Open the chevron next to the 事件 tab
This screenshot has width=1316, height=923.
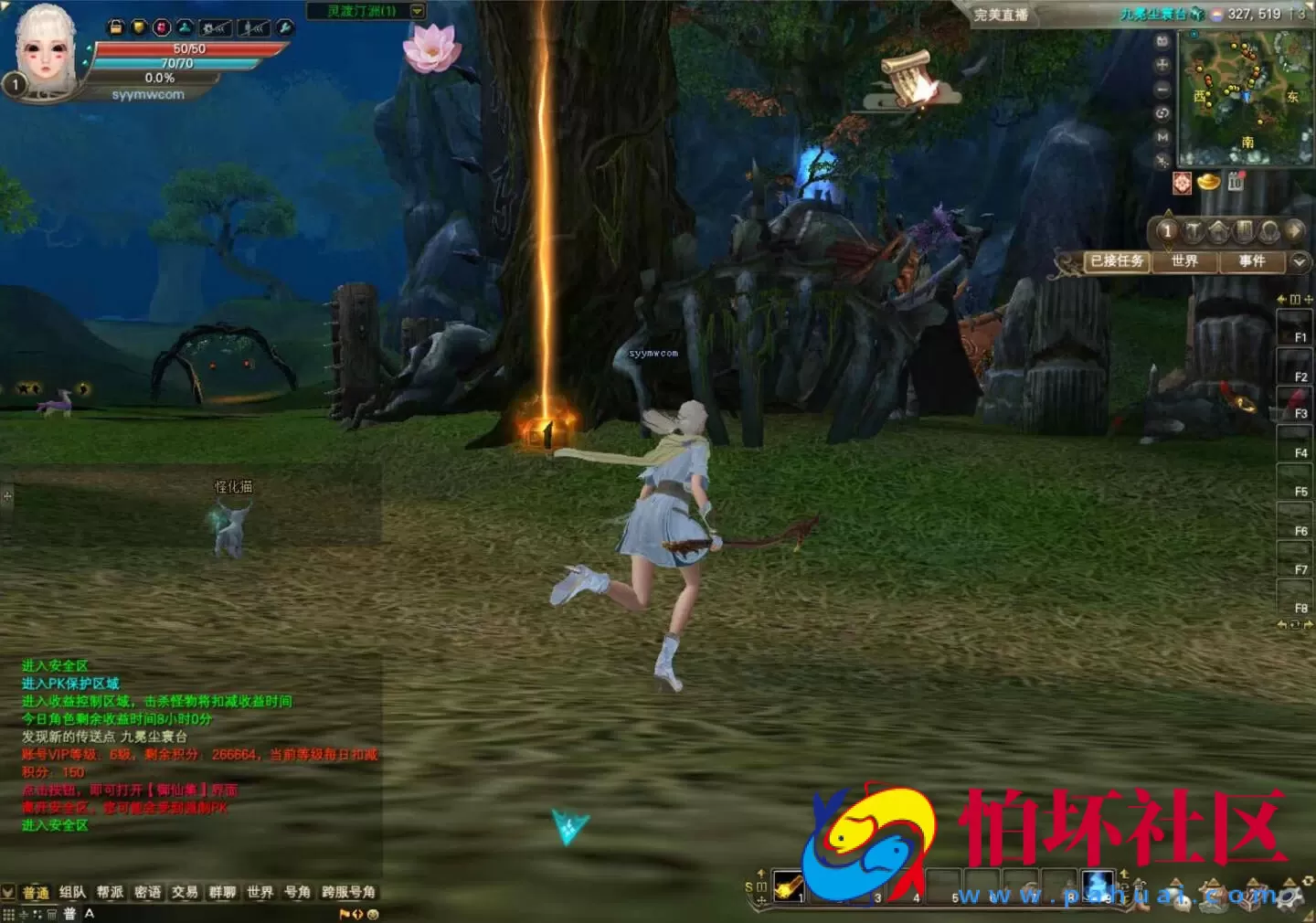pos(1299,261)
